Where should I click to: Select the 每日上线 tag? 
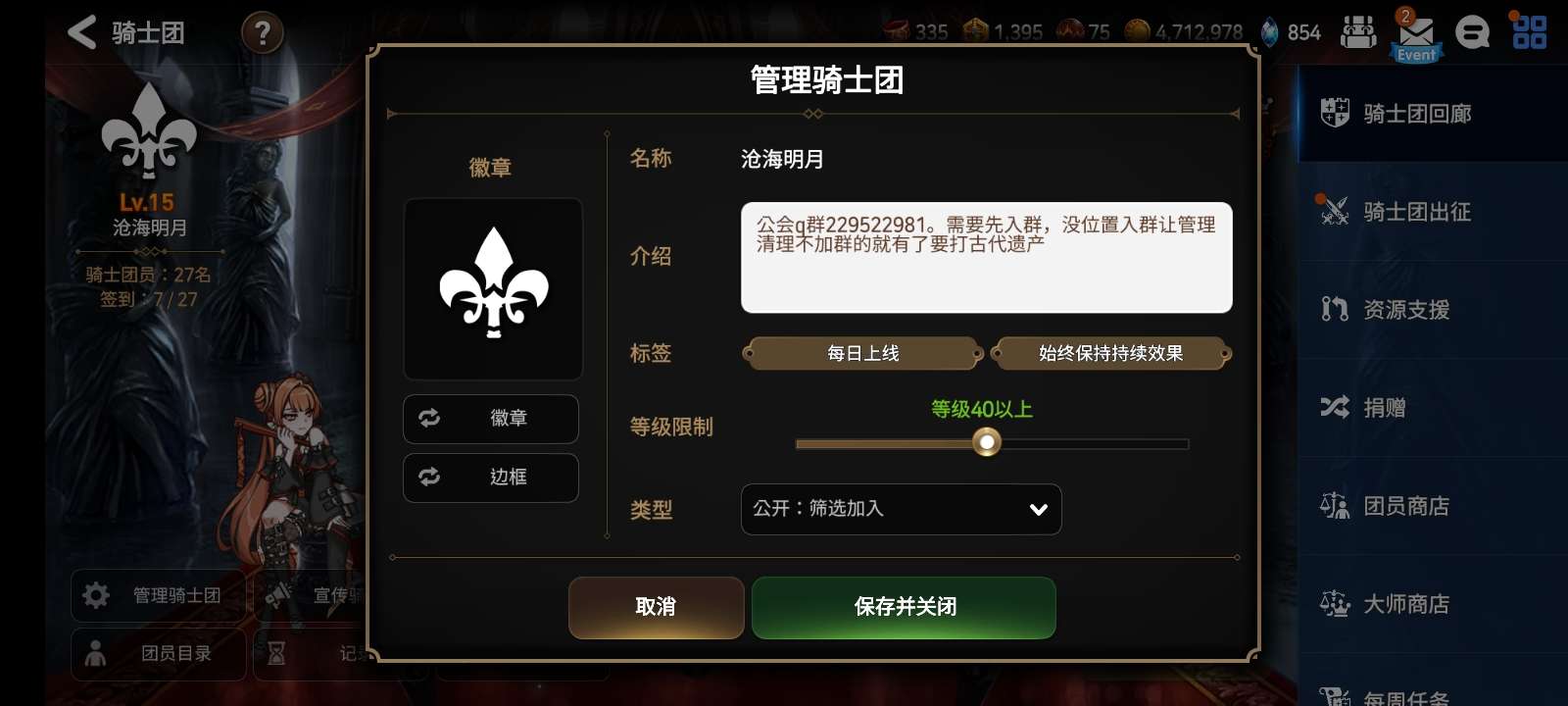[x=863, y=353]
